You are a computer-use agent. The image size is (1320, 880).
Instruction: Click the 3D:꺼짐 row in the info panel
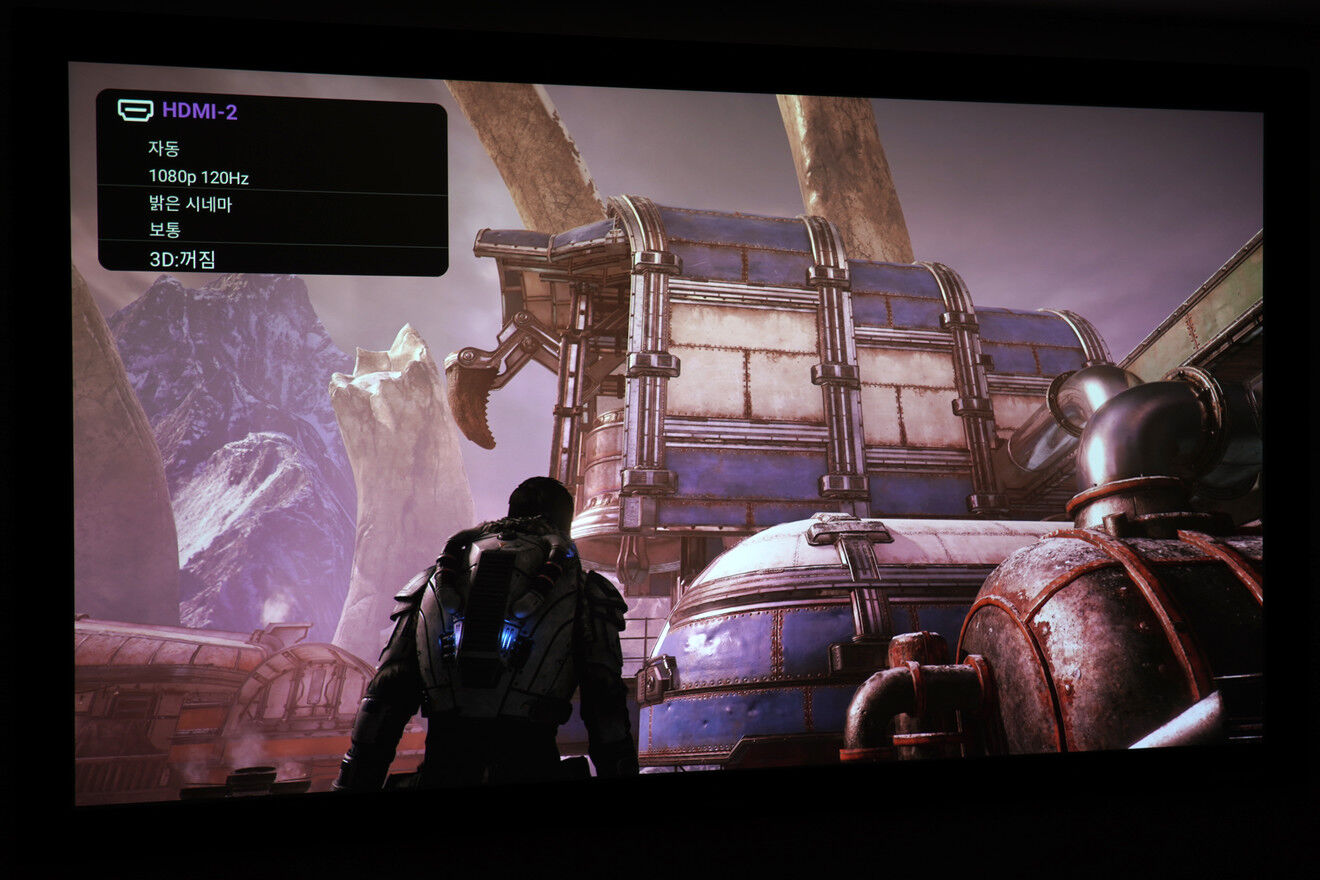(x=182, y=259)
